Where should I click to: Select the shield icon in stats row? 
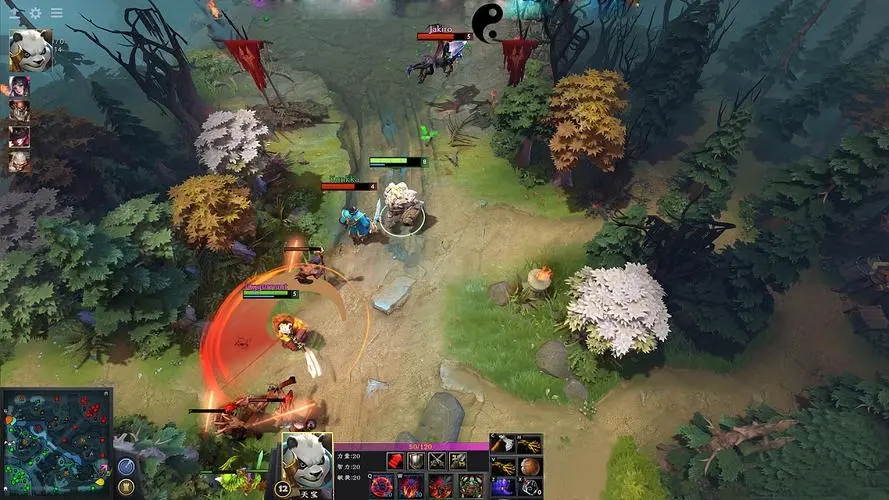pyautogui.click(x=415, y=461)
